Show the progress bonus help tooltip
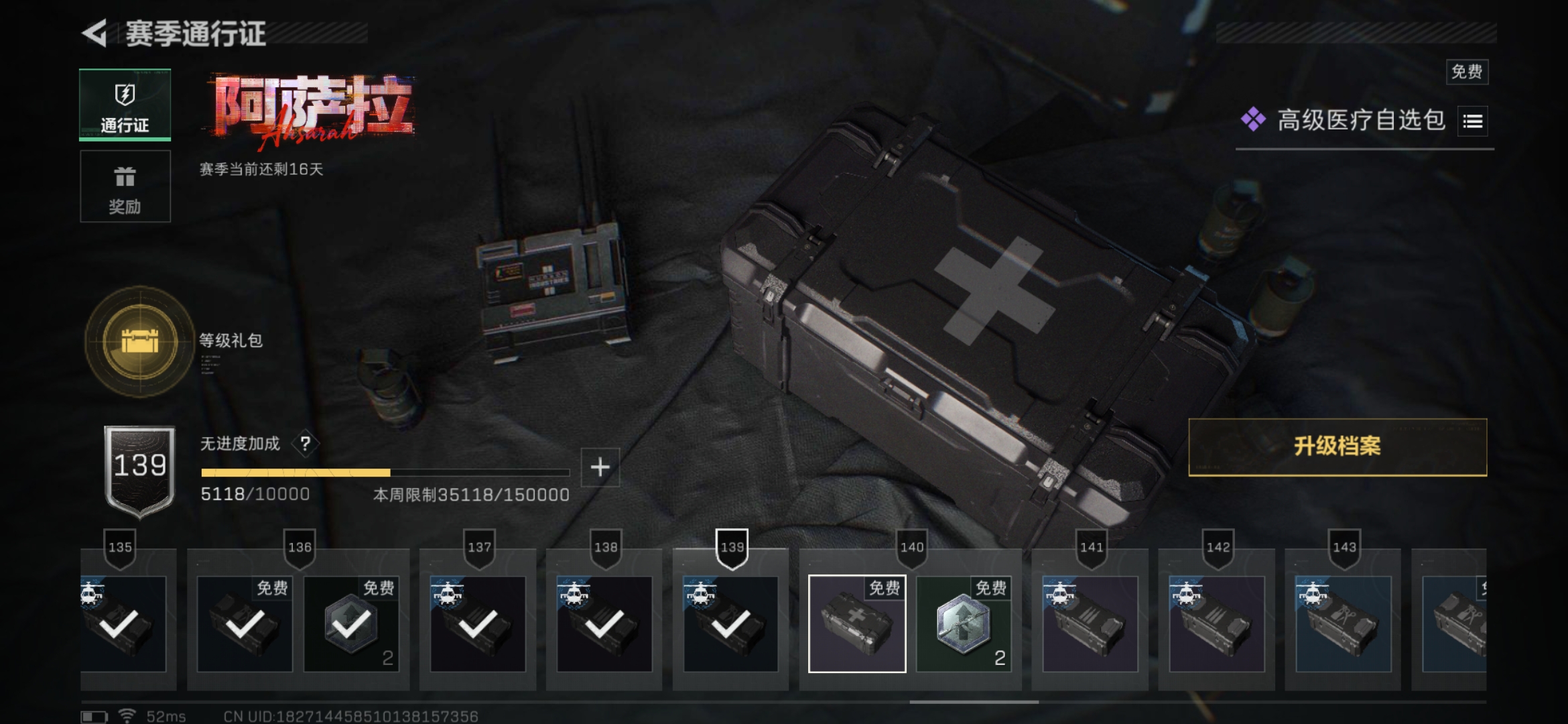The height and width of the screenshot is (724, 1568). (x=306, y=444)
